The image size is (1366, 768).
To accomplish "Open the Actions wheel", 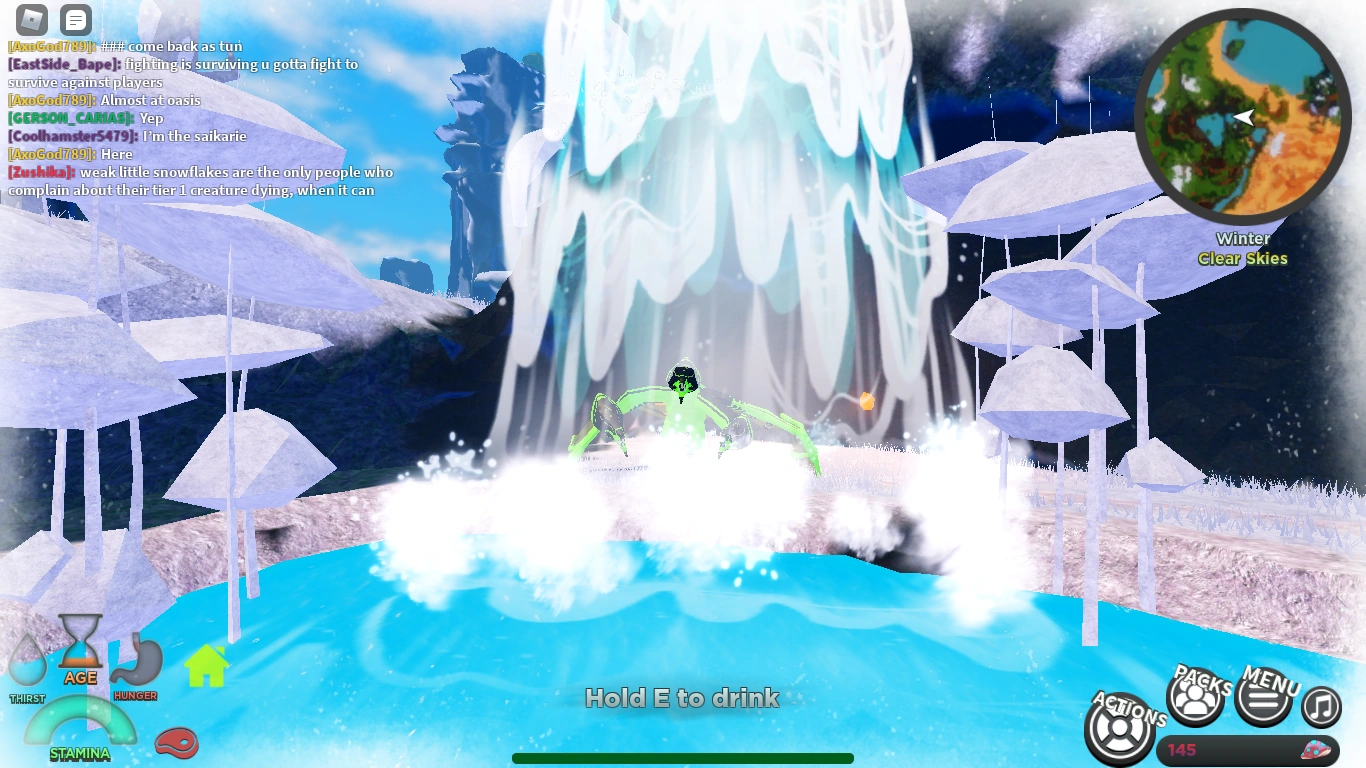I will coord(1119,729).
